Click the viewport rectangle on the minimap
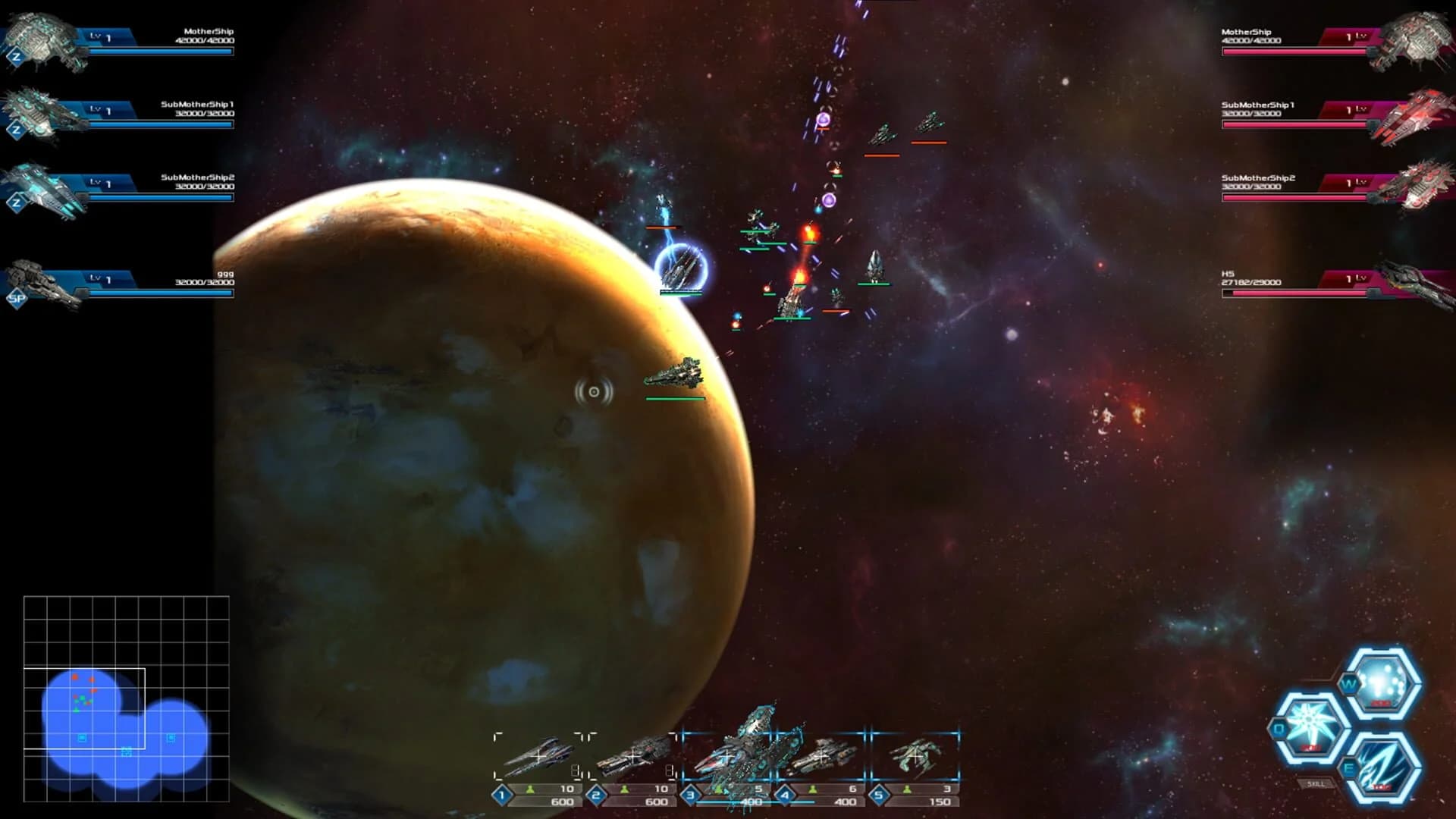 [85, 708]
